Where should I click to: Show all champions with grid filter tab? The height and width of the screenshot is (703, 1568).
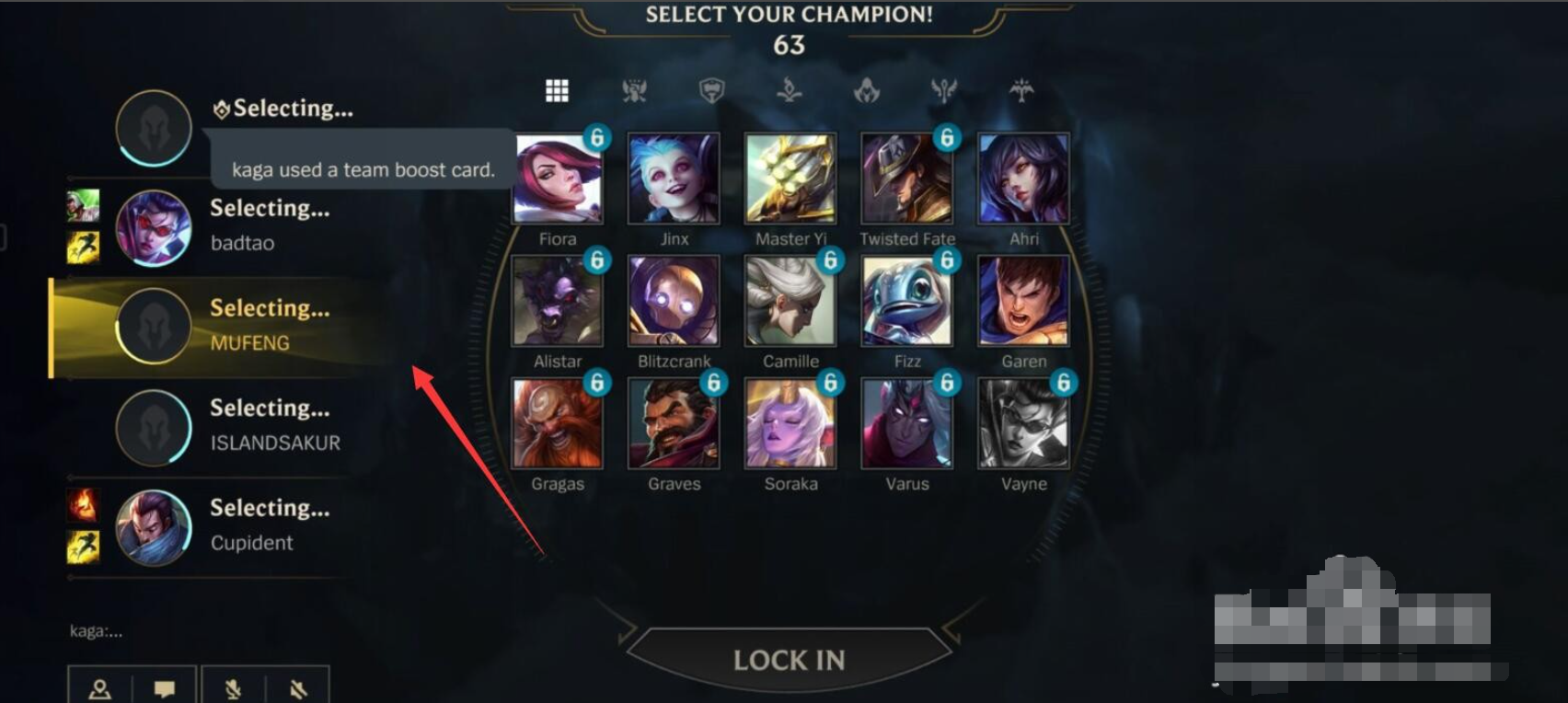[557, 90]
